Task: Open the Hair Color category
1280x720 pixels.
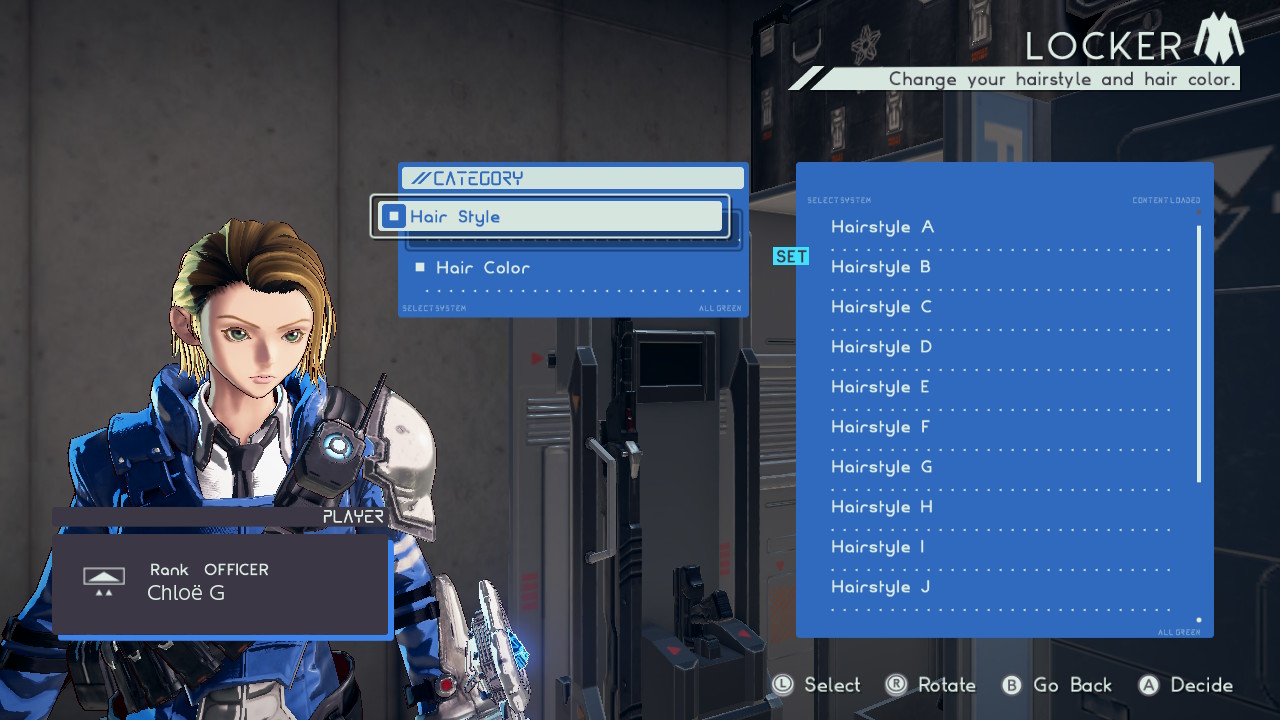Action: pos(483,268)
